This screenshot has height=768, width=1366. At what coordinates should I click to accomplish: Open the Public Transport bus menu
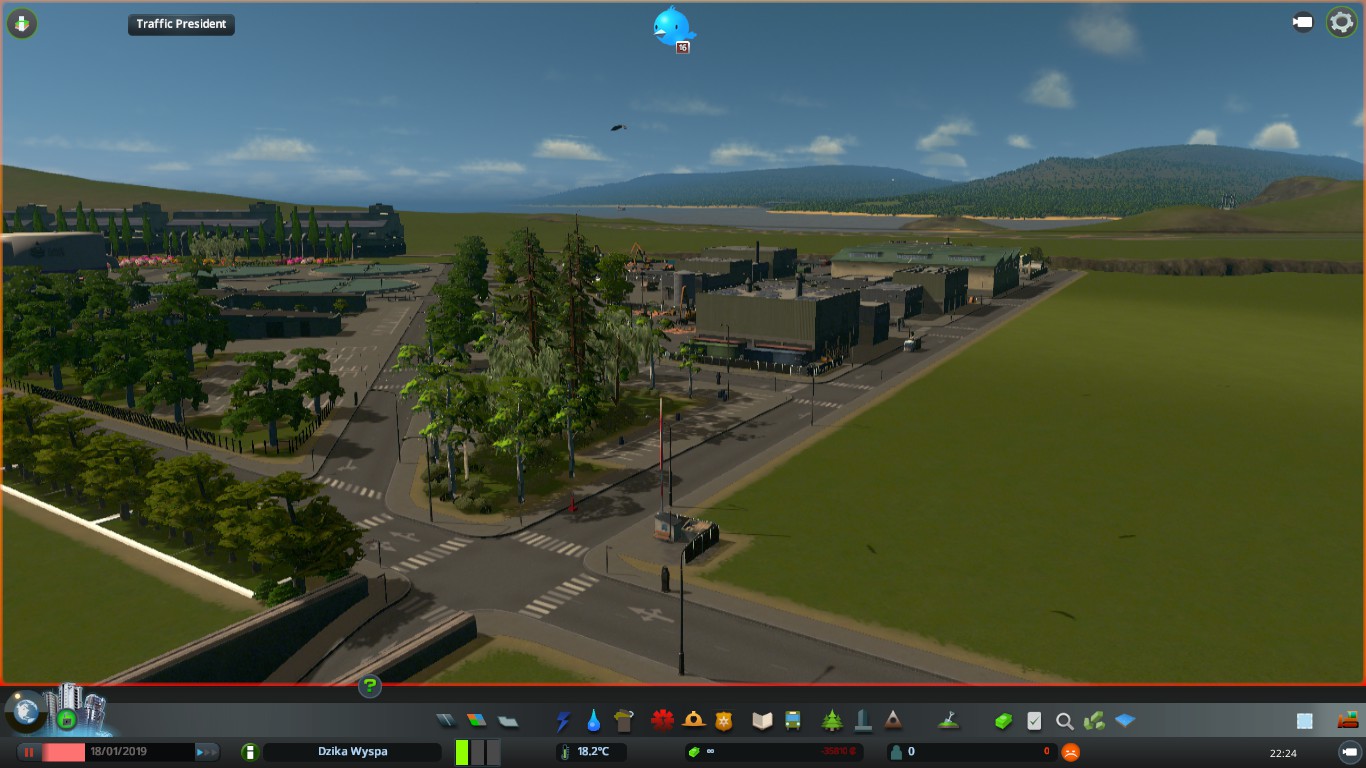[793, 720]
